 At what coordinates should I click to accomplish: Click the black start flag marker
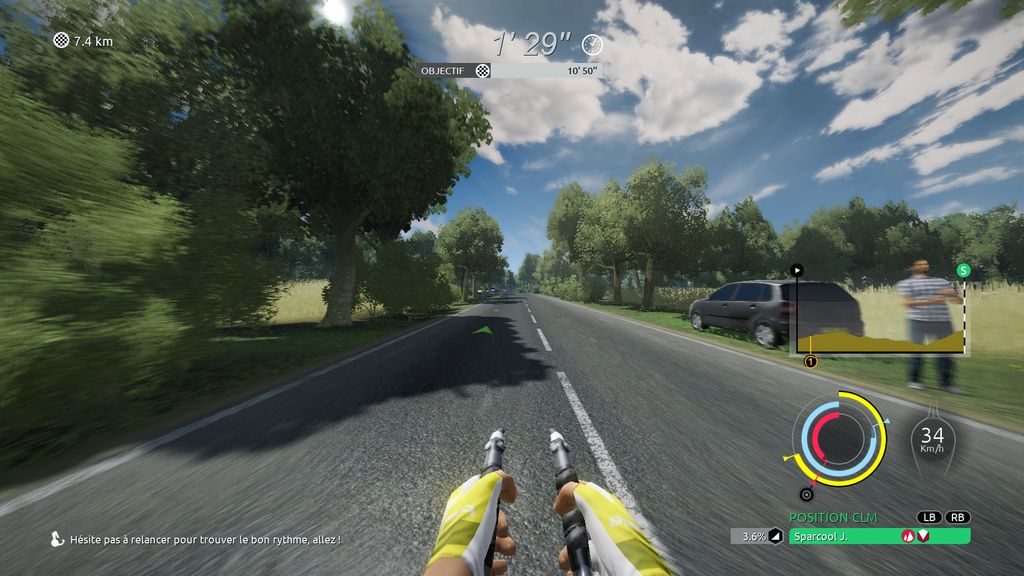point(797,270)
